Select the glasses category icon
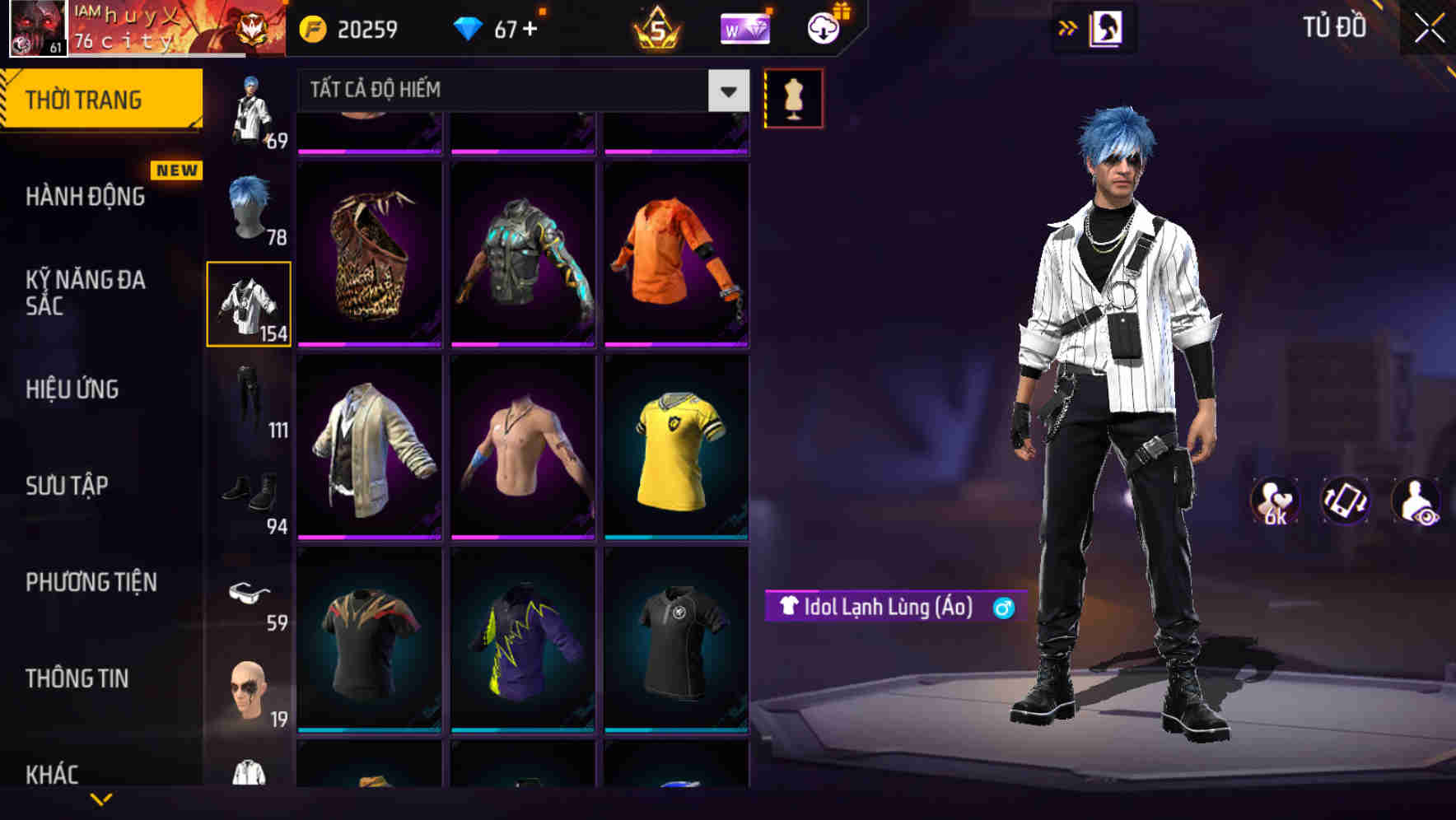The image size is (1456, 820). pos(249,591)
